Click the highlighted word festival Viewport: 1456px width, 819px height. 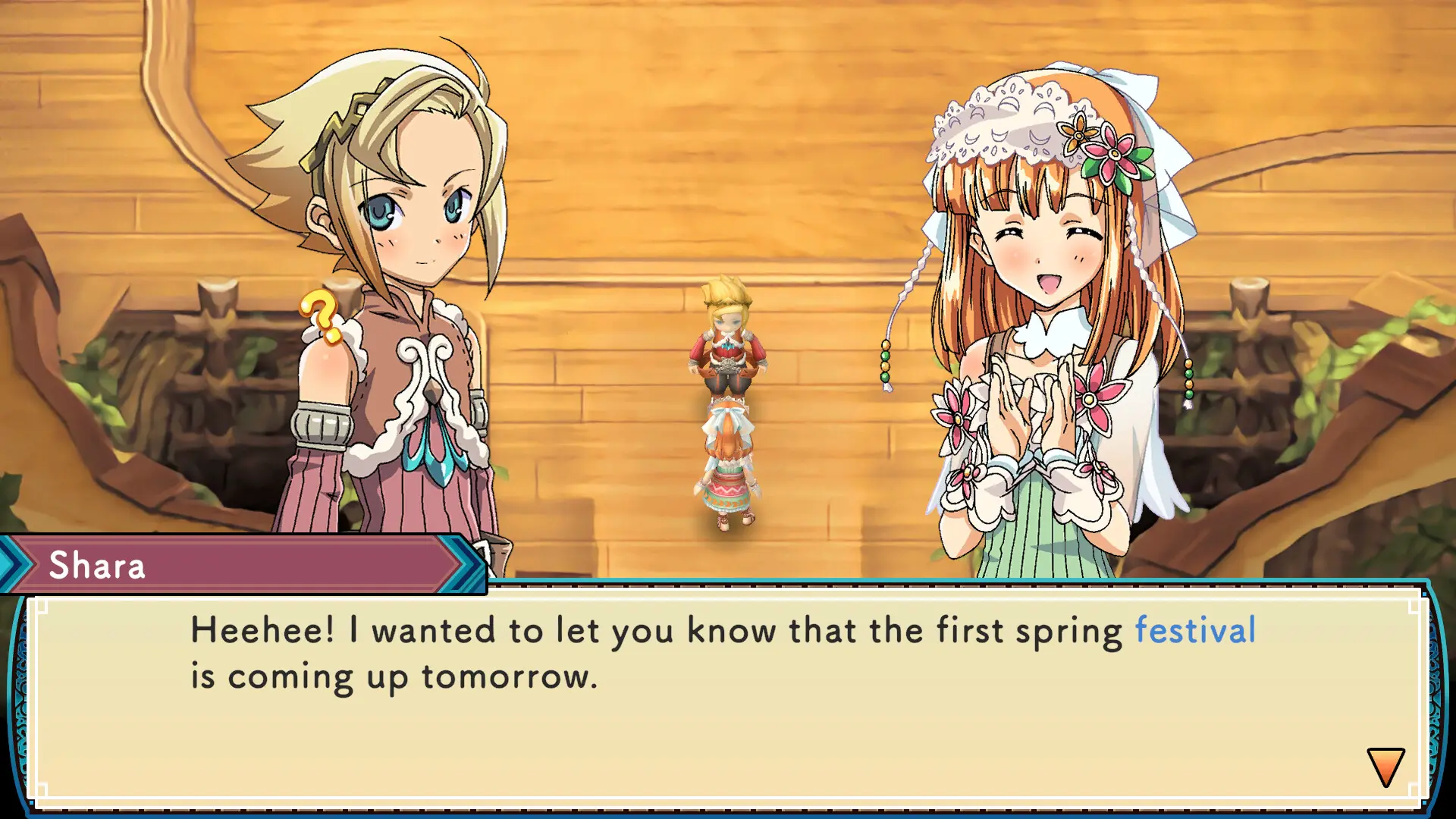coord(1194,629)
